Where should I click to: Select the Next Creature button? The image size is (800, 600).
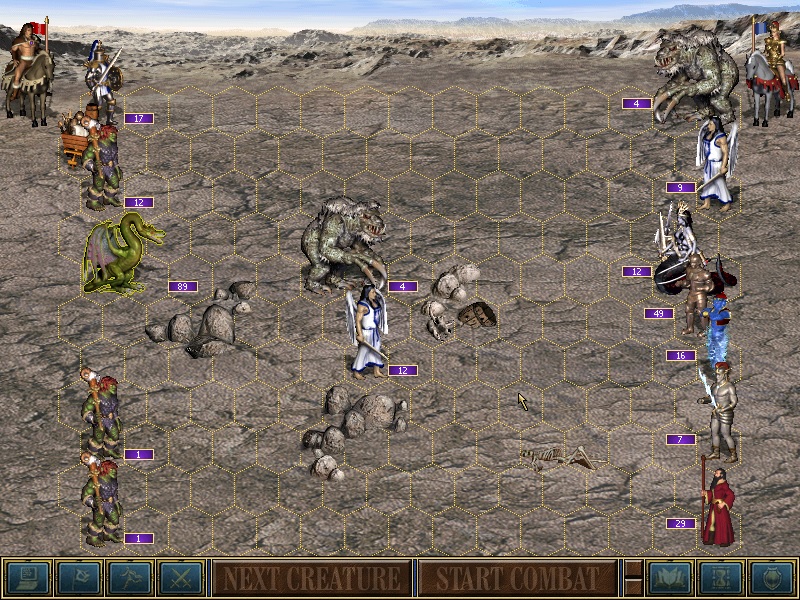click(311, 578)
